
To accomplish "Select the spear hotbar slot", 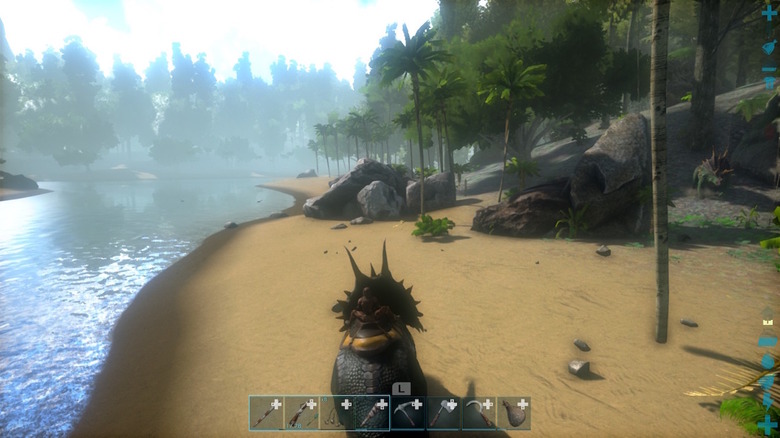I will point(267,413).
